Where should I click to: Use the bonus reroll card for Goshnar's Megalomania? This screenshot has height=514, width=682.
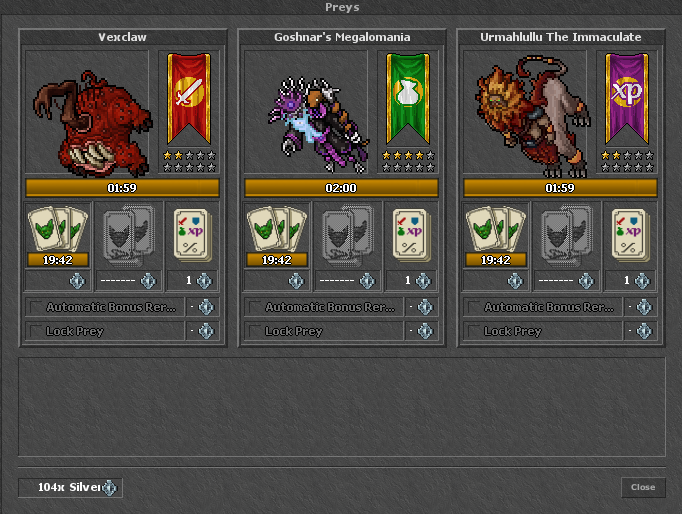410,236
